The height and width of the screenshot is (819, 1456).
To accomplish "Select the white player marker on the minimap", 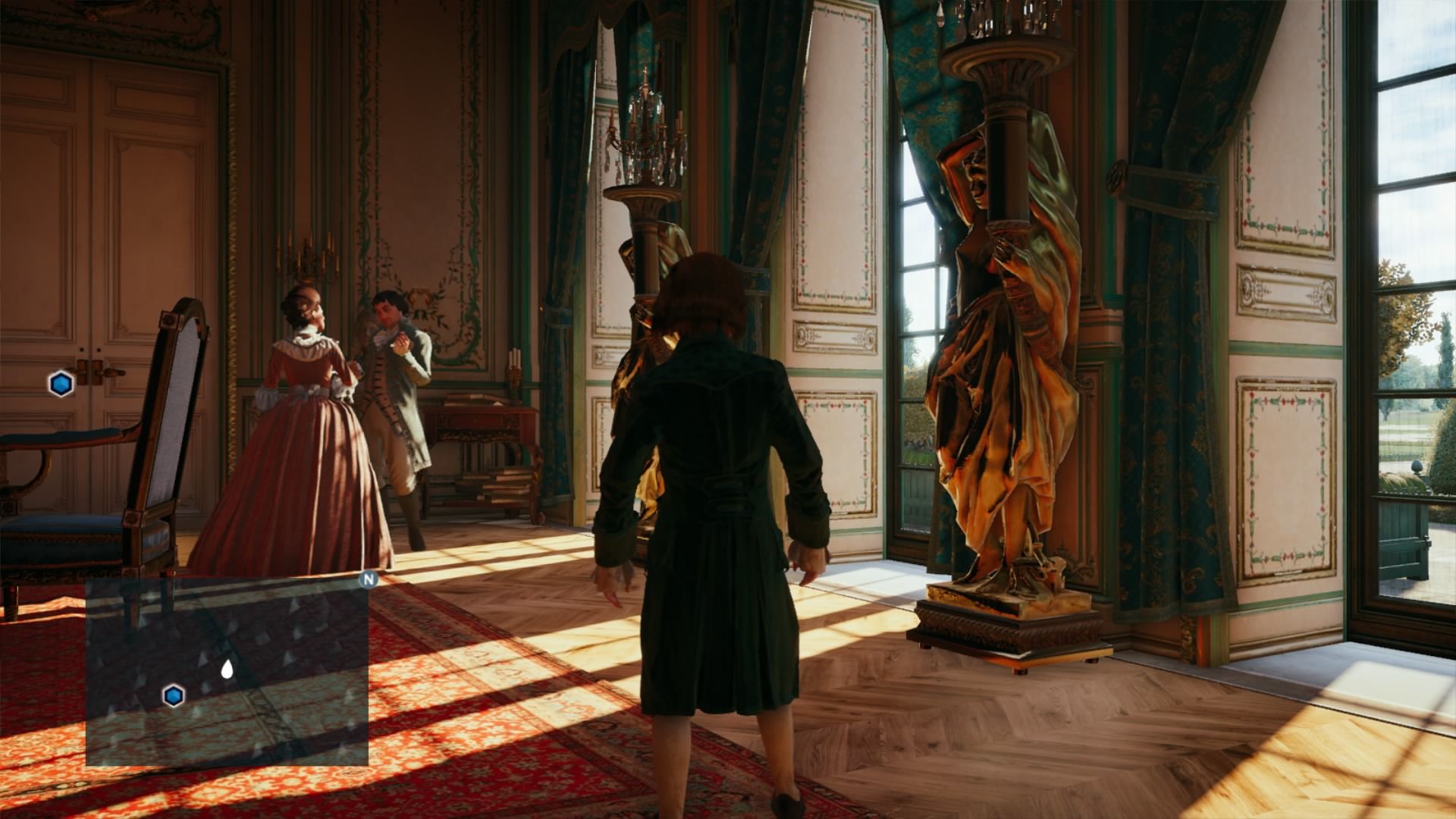I will (x=226, y=669).
